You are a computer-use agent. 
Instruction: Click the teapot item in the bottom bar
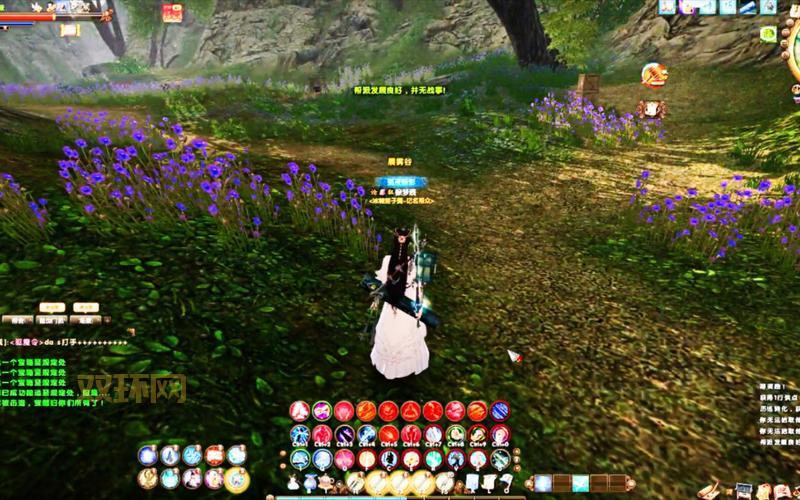coord(327,483)
